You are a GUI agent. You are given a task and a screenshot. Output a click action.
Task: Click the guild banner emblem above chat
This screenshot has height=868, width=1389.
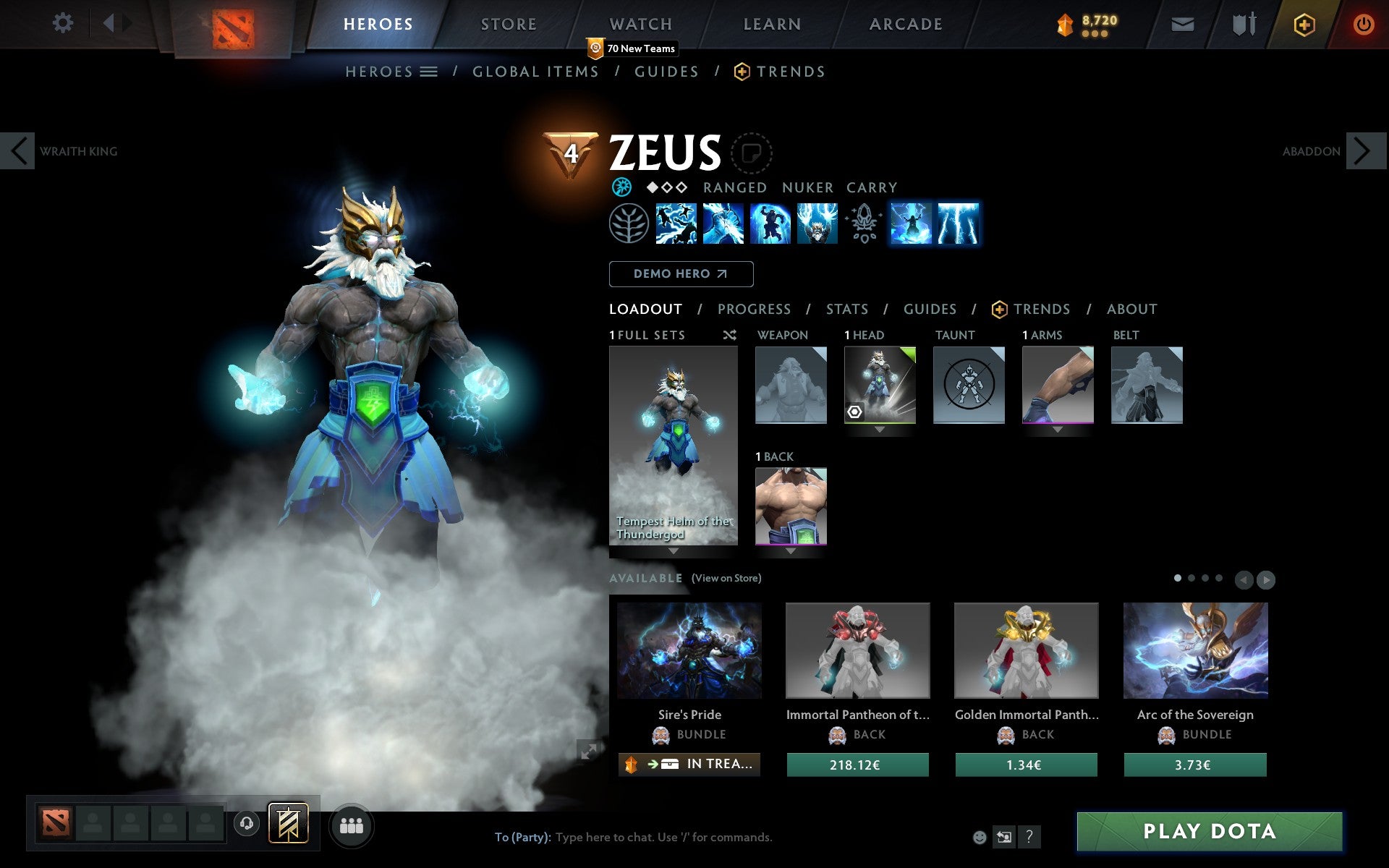point(287,822)
